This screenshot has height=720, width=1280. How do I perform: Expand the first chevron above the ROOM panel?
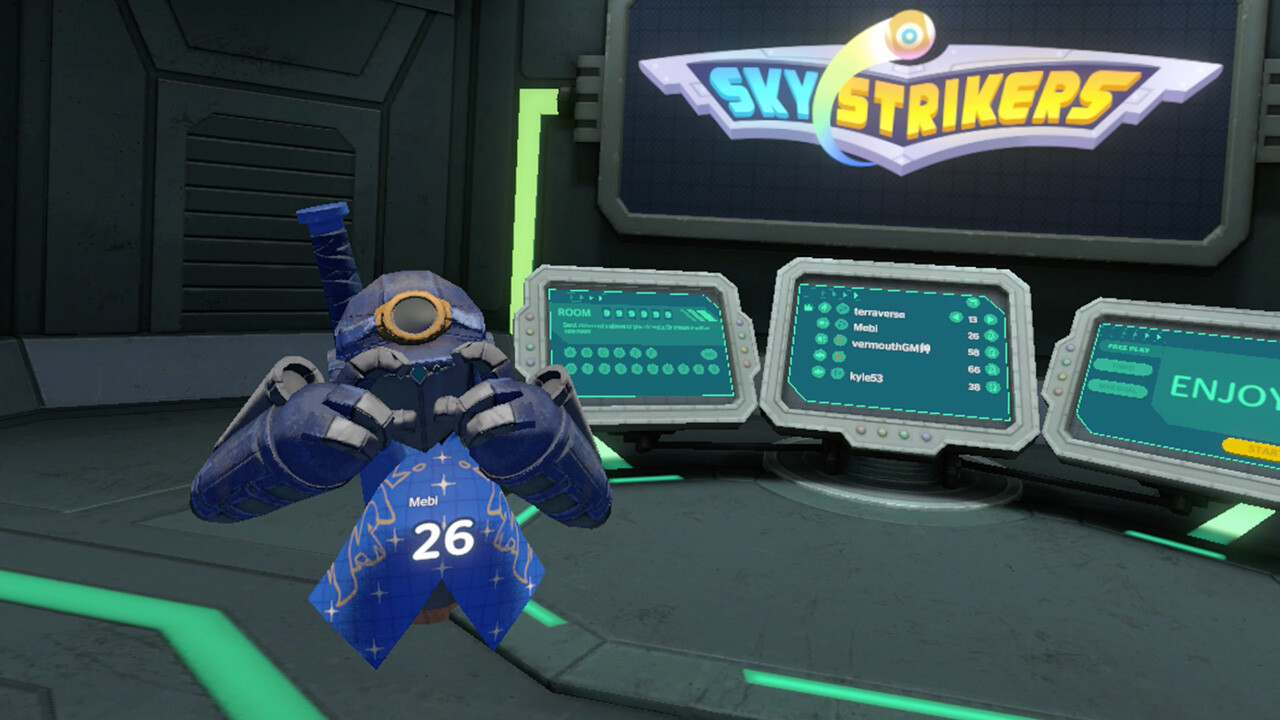[572, 297]
